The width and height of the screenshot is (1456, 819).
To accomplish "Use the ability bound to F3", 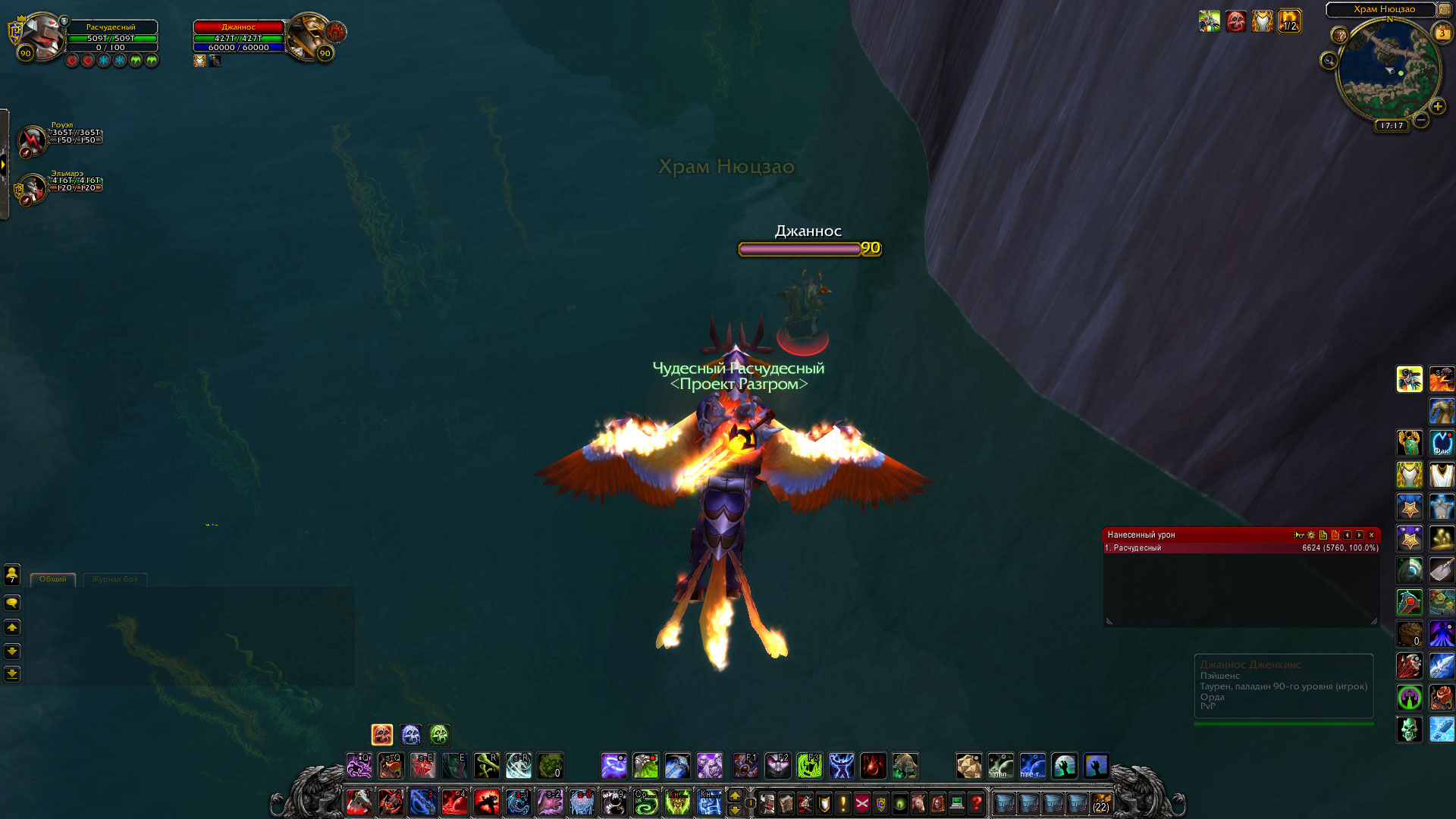I will click(809, 766).
